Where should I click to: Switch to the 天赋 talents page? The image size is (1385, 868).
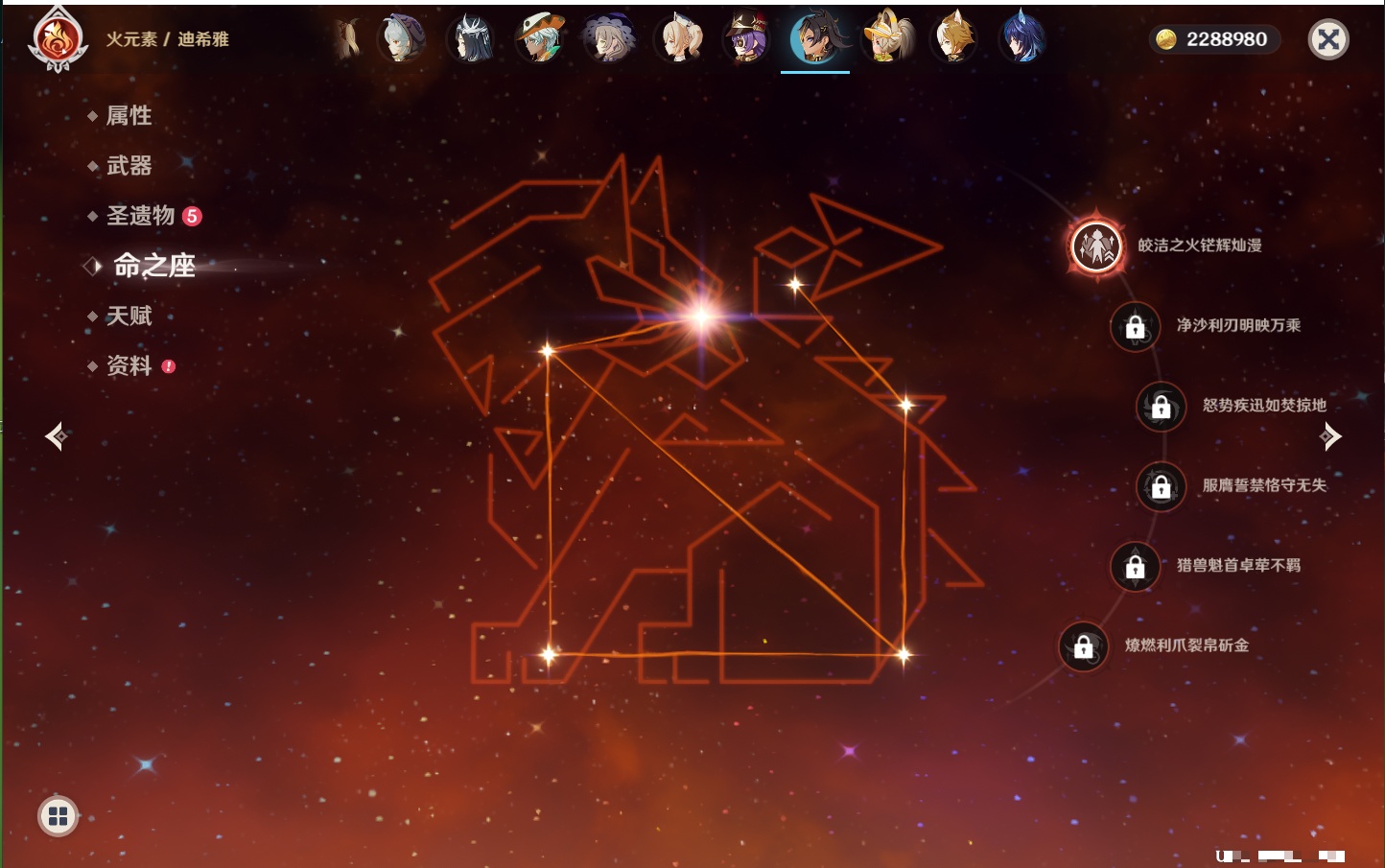coord(129,316)
